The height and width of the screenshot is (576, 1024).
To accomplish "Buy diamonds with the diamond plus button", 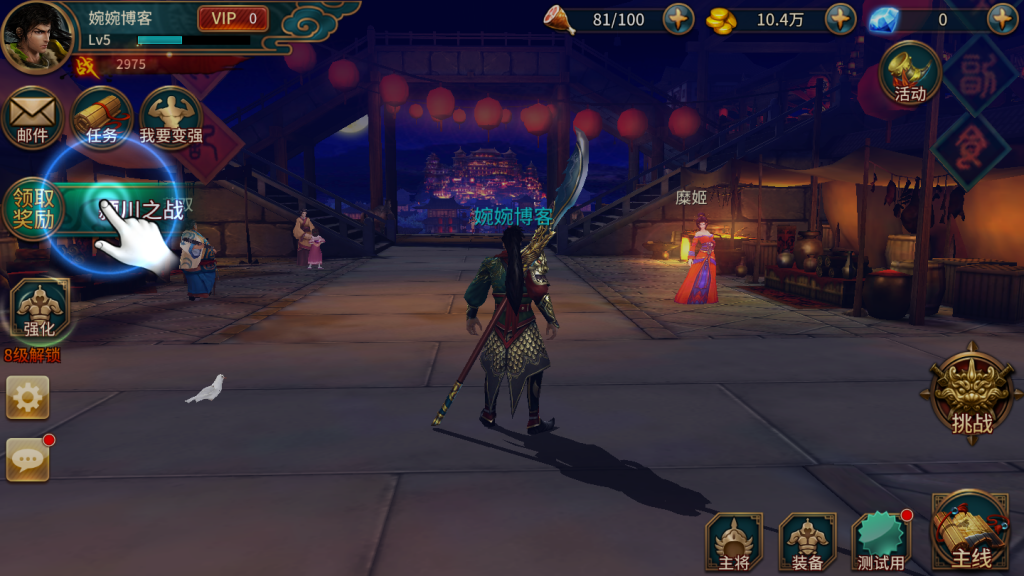I will pyautogui.click(x=1002, y=19).
